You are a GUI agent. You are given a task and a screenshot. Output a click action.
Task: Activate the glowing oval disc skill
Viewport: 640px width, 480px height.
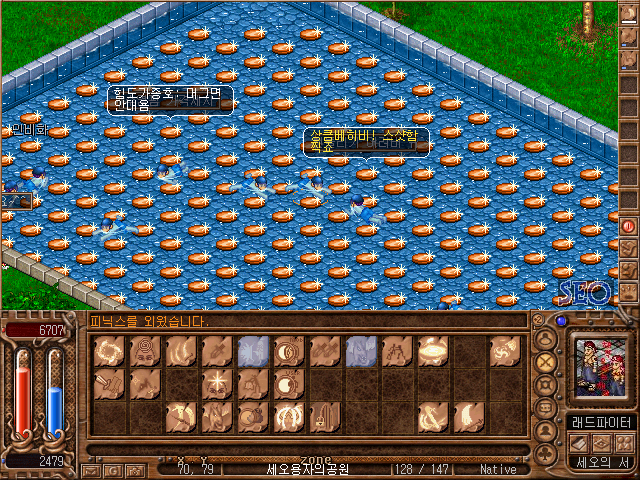(432, 349)
